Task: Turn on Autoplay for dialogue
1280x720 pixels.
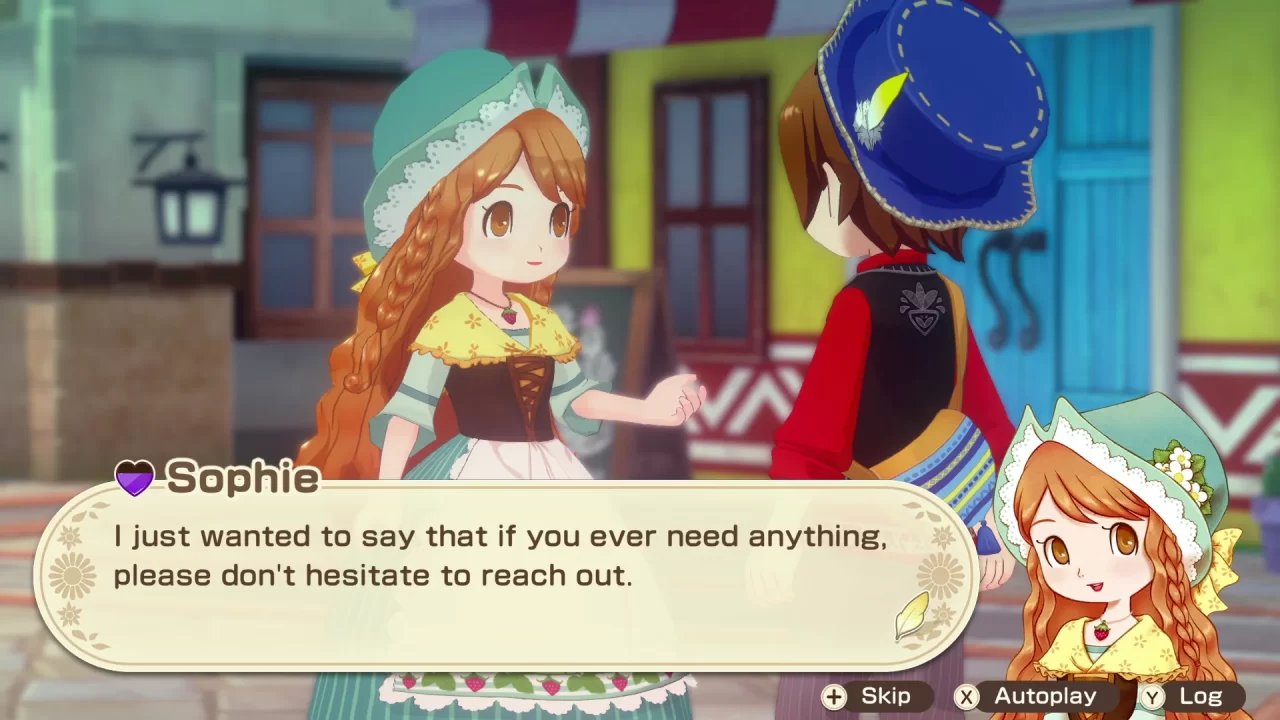Action: pos(1029,697)
